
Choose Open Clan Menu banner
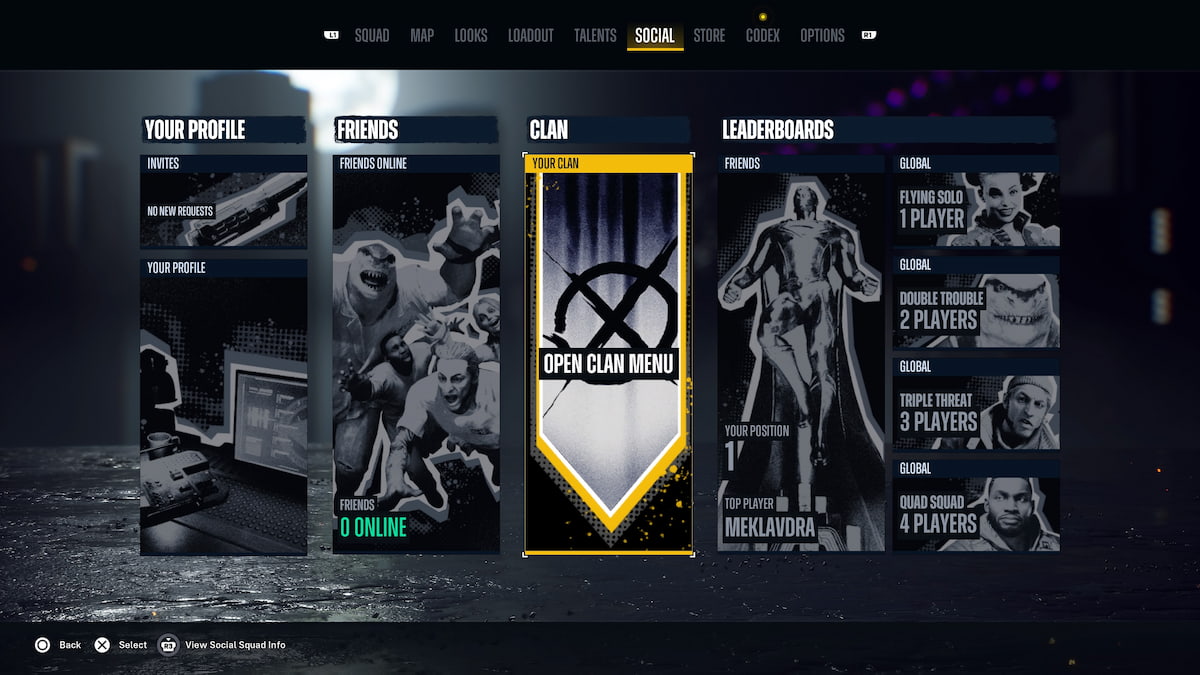[x=608, y=355]
